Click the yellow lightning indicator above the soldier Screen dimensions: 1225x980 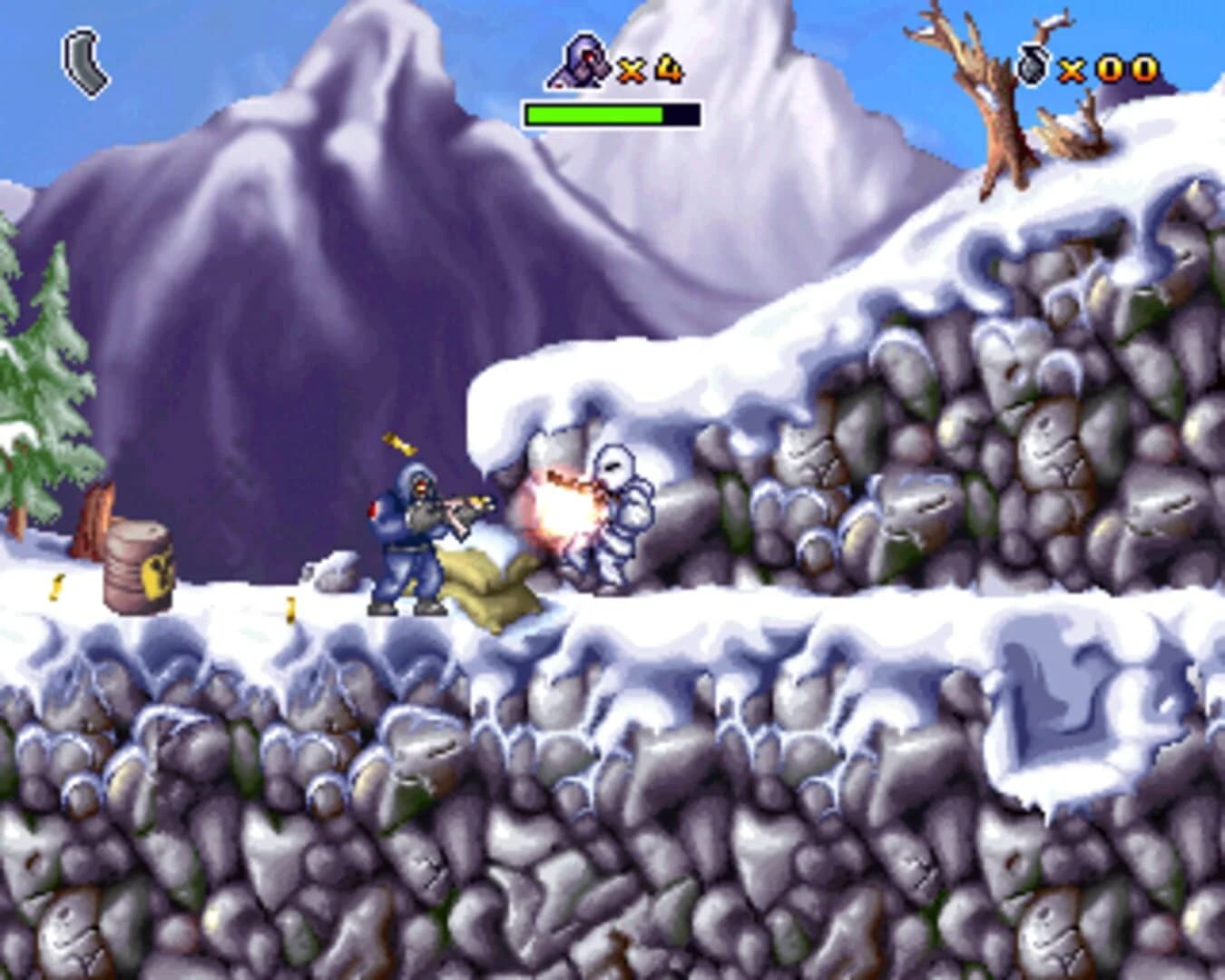399,443
